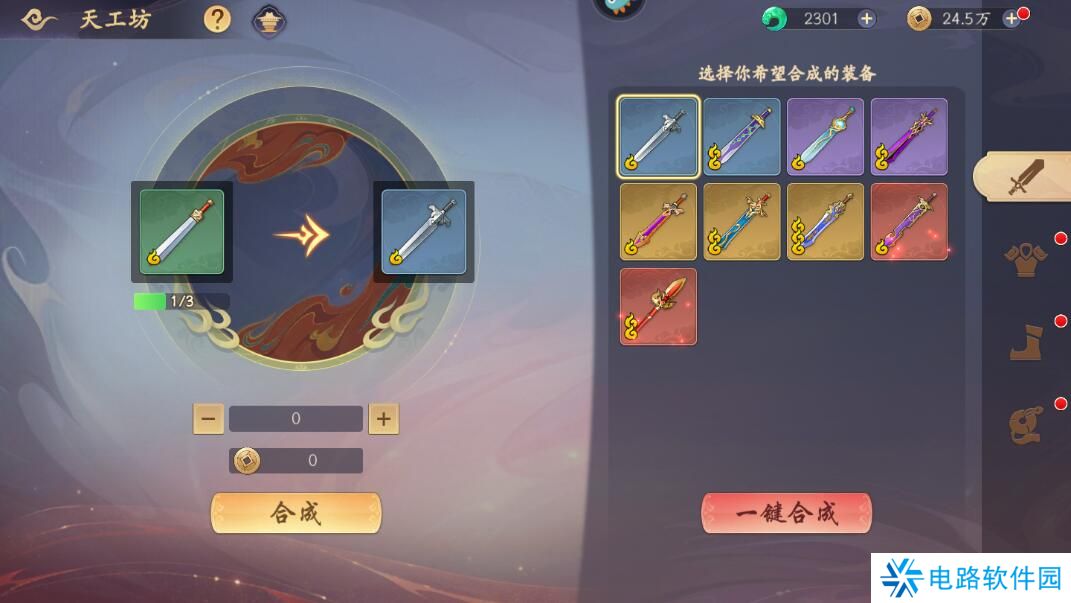1071x603 pixels.
Task: Go back using the 天工坊 arrow
Action: pyautogui.click(x=39, y=19)
